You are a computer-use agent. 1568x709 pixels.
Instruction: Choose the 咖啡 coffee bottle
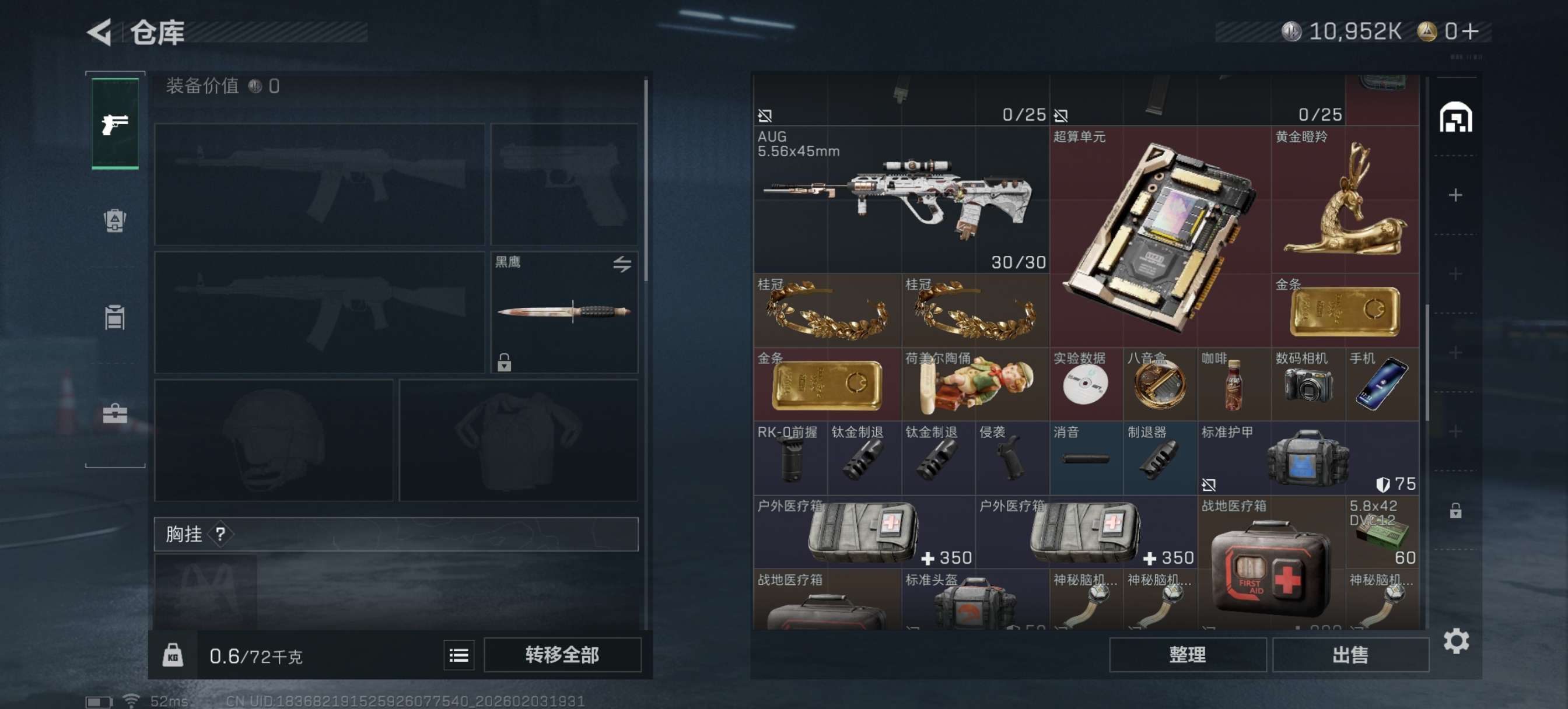tap(1234, 385)
